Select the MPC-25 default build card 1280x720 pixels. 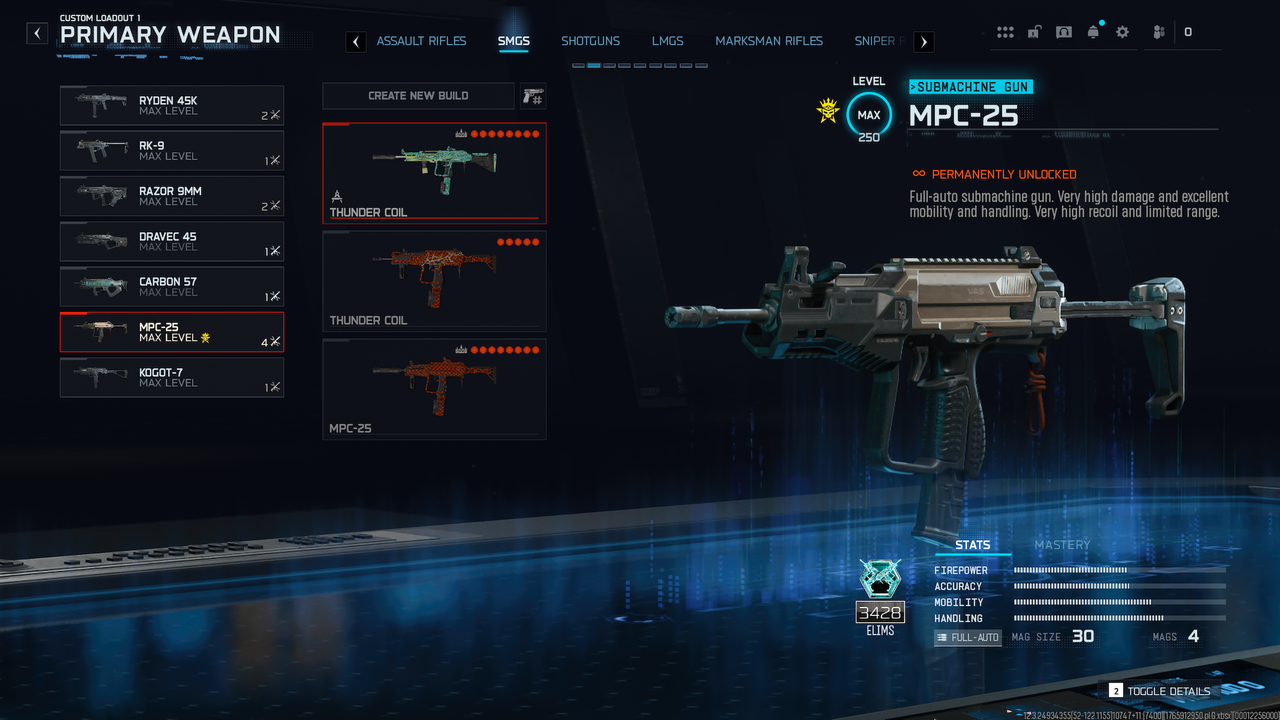point(434,389)
